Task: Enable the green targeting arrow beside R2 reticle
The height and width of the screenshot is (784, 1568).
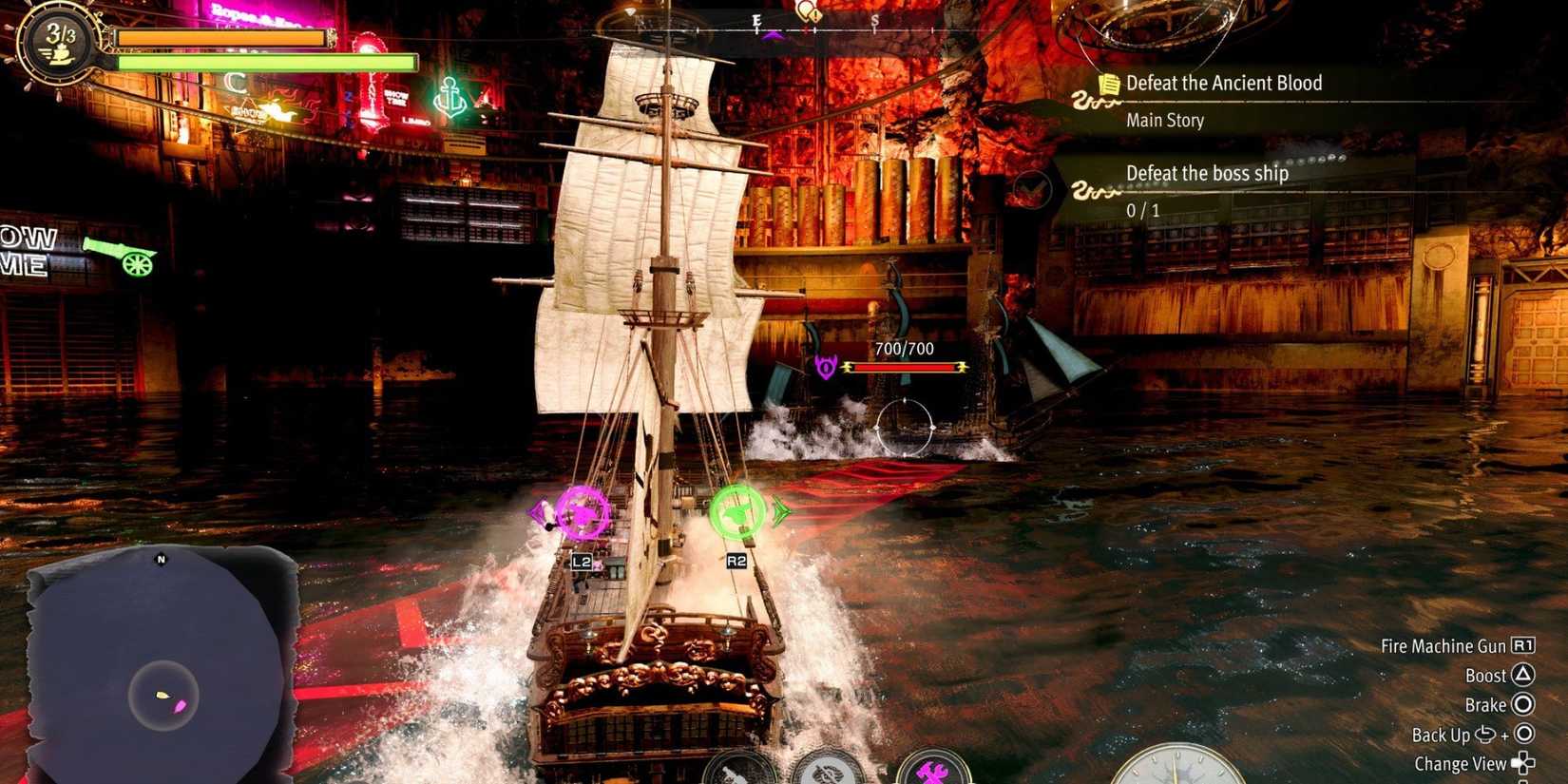Action: pyautogui.click(x=783, y=511)
